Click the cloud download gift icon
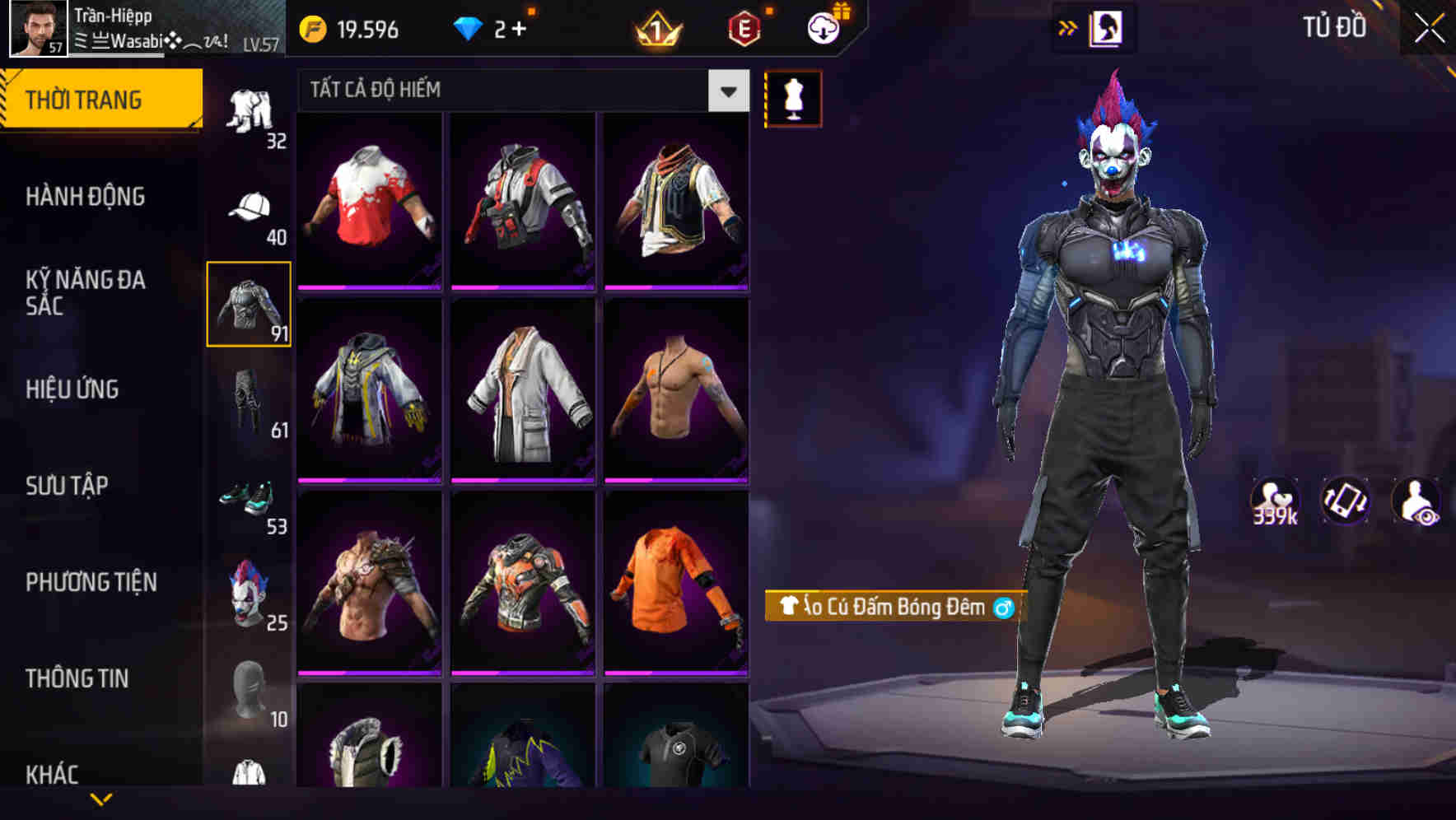 click(x=824, y=29)
